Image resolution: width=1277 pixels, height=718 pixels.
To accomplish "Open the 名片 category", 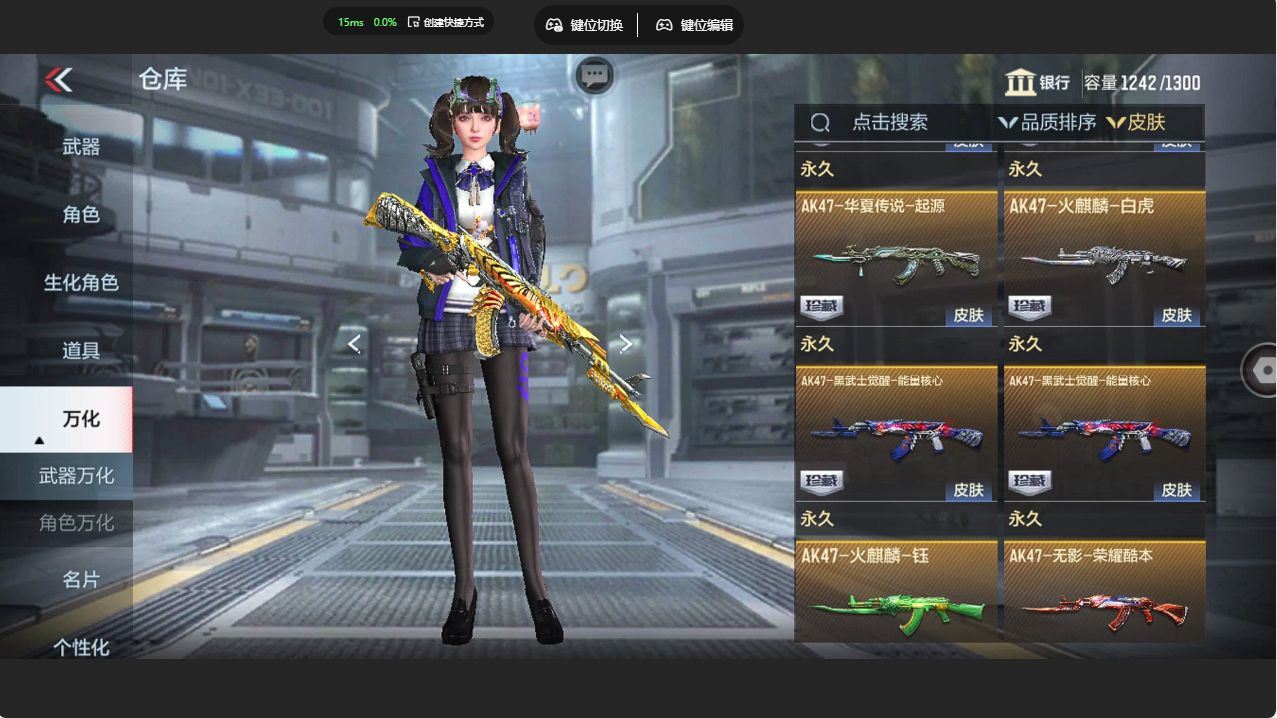I will point(81,580).
